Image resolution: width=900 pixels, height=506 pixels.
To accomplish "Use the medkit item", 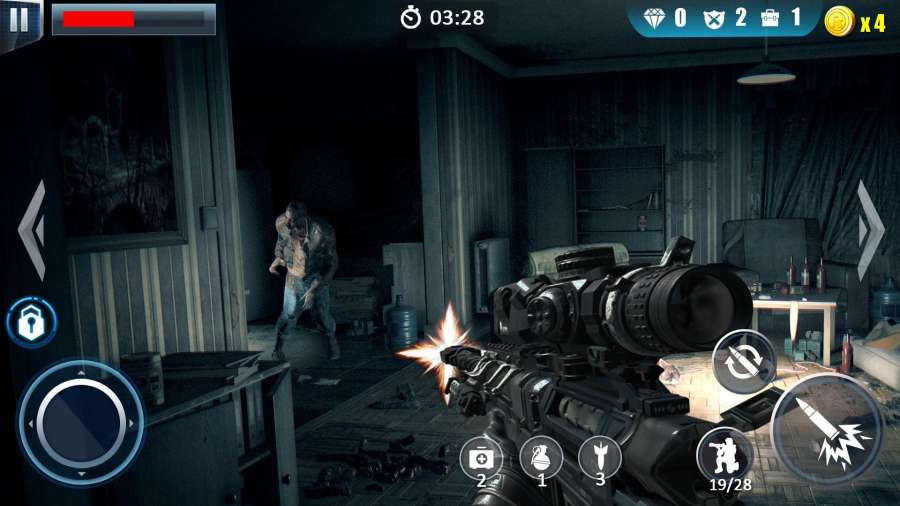I will point(481,458).
